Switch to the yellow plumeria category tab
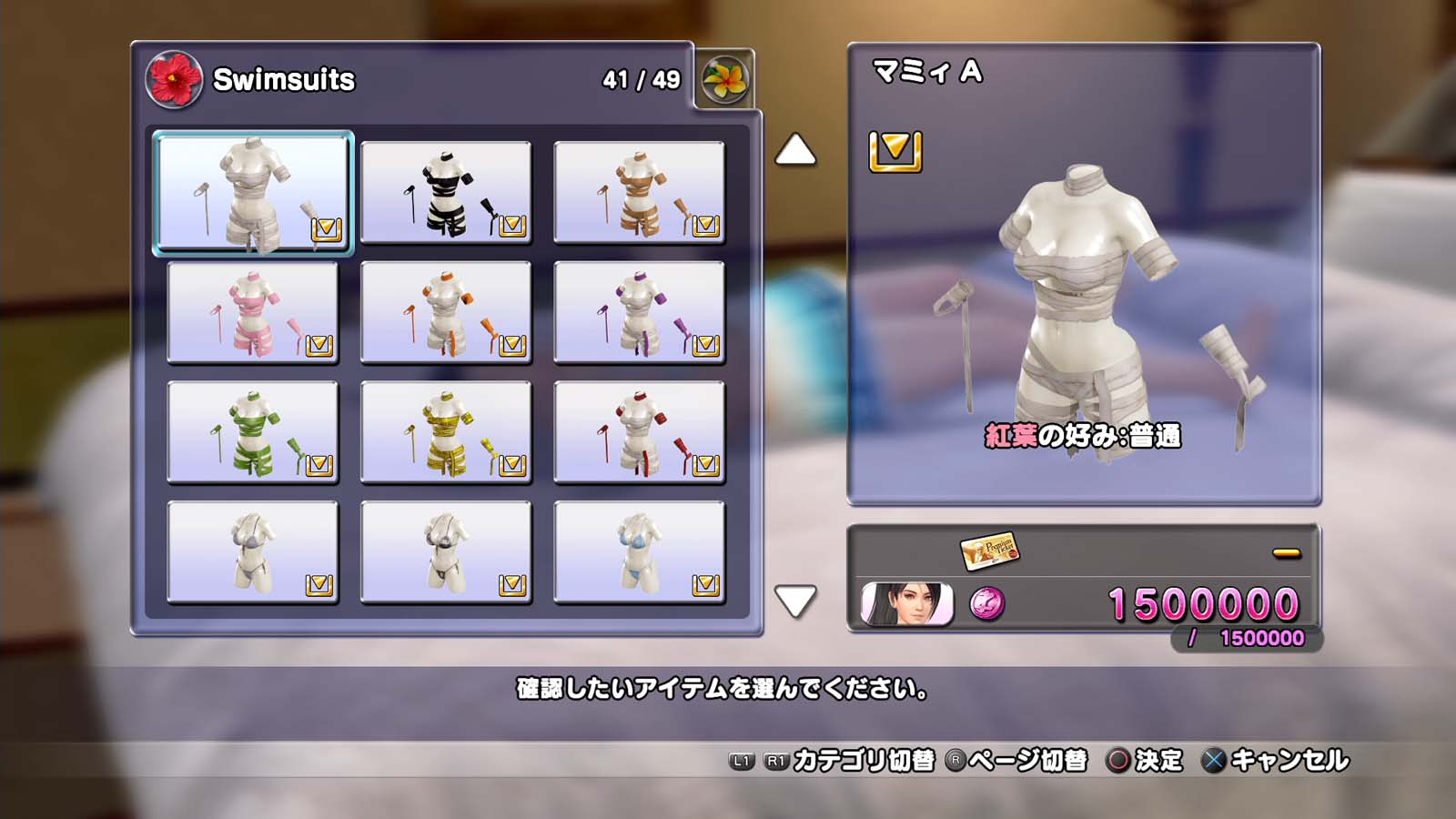 click(x=725, y=80)
